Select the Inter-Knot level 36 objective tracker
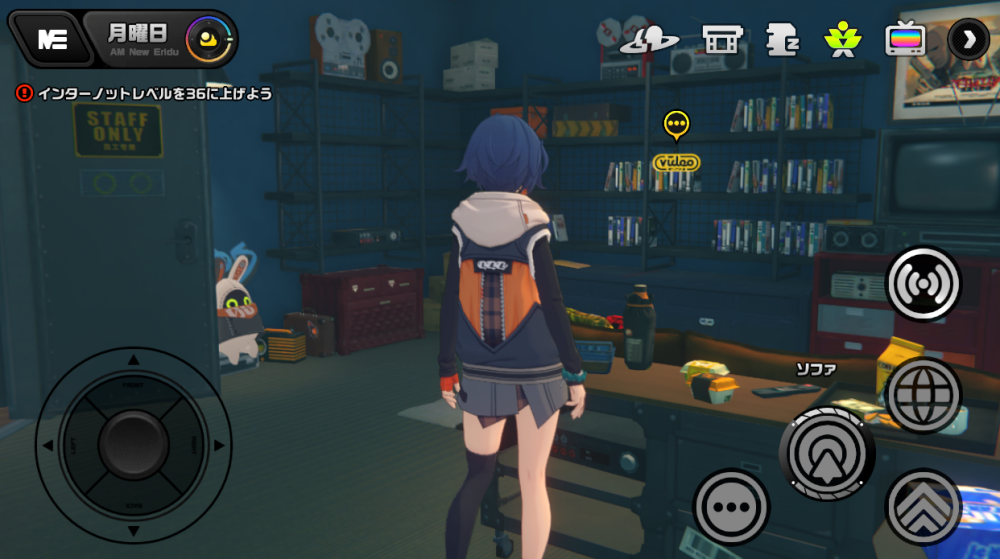Screen dimensions: 1000x559 tap(145, 93)
